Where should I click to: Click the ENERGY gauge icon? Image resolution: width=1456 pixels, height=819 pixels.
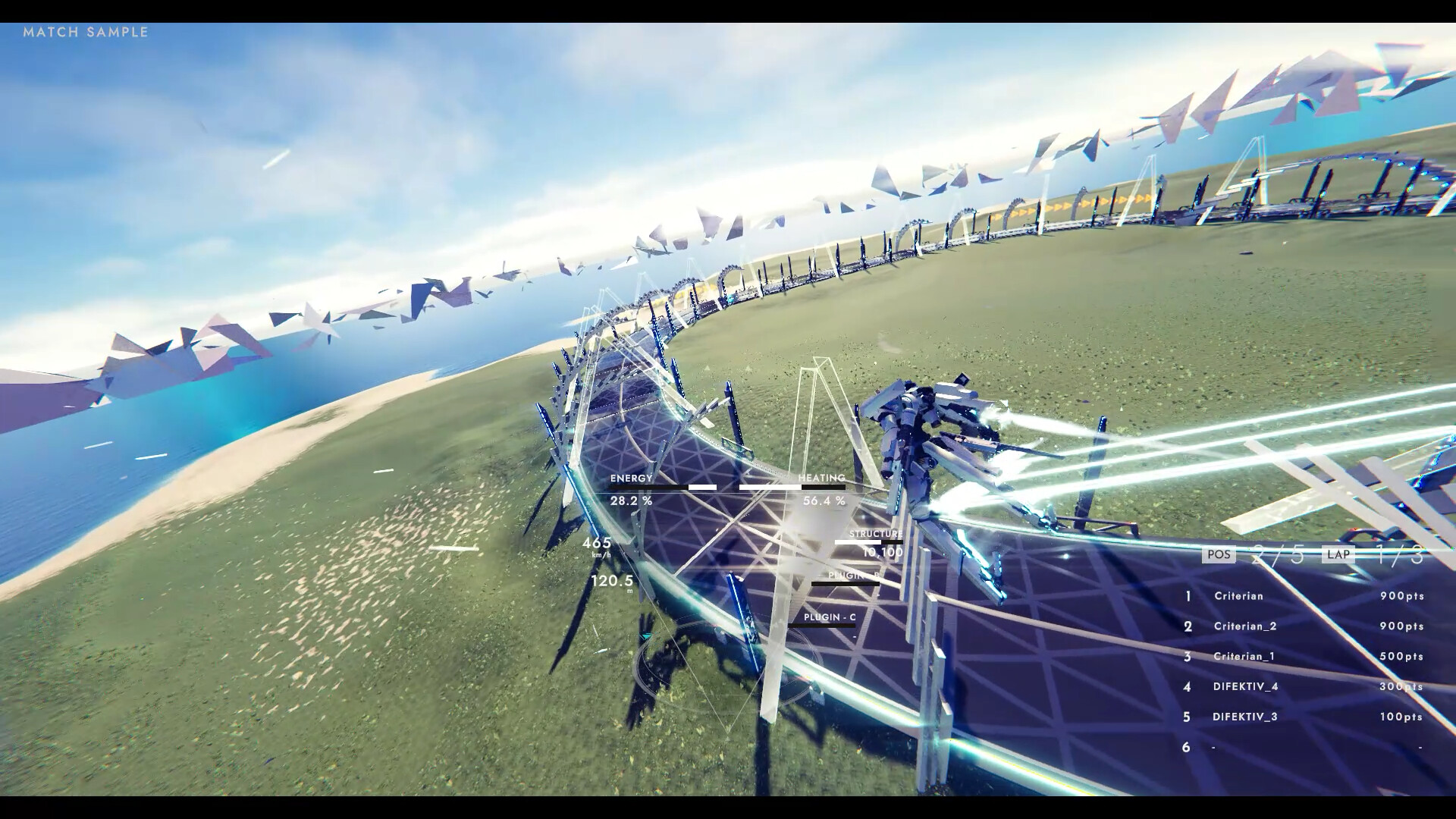(x=632, y=478)
